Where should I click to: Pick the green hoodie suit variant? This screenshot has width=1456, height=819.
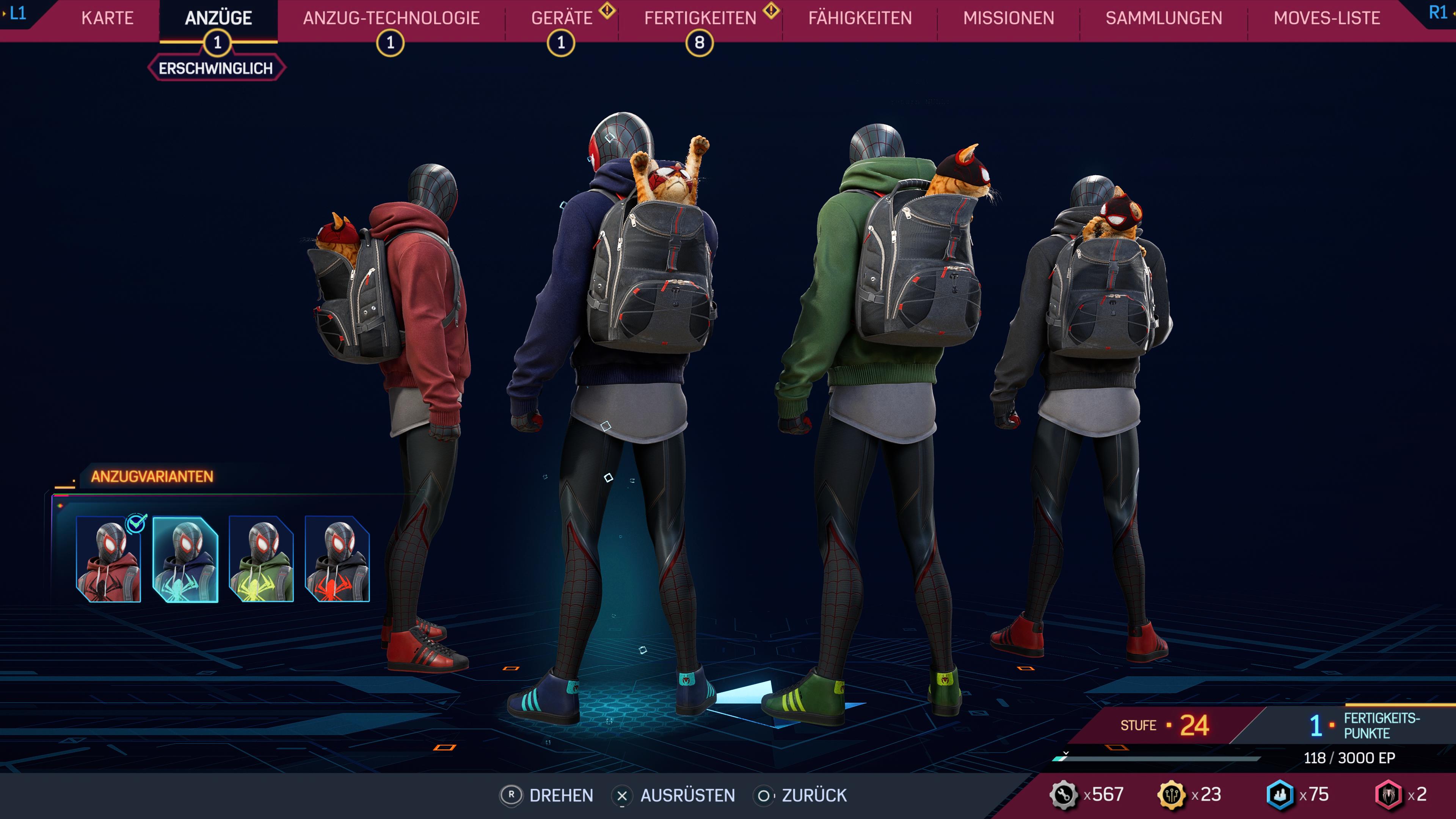pyautogui.click(x=261, y=559)
